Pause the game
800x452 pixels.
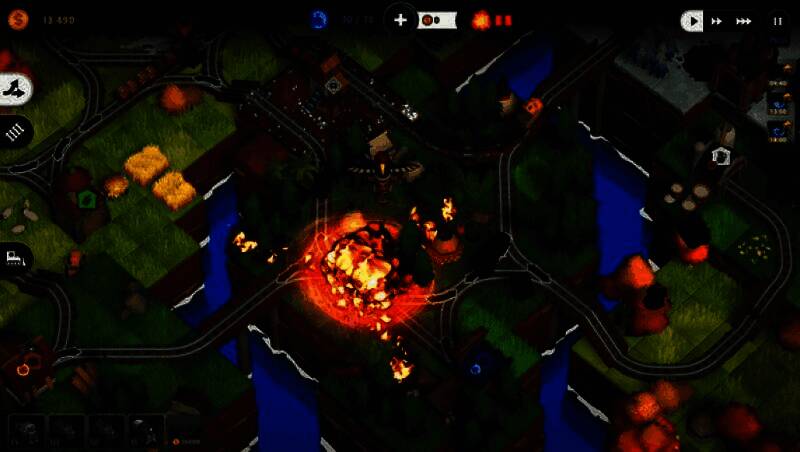point(777,20)
